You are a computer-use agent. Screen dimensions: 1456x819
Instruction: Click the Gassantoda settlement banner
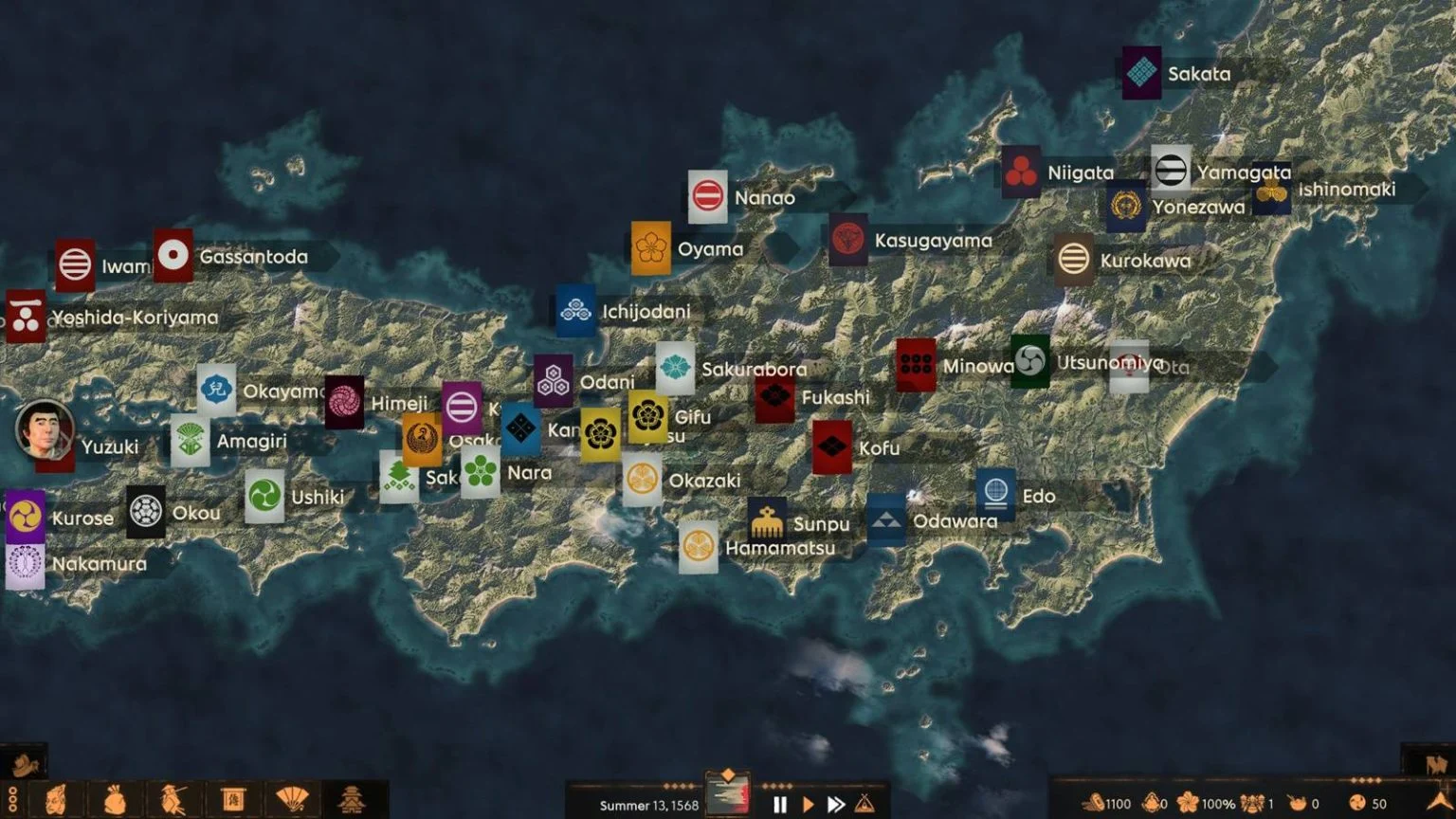point(173,256)
